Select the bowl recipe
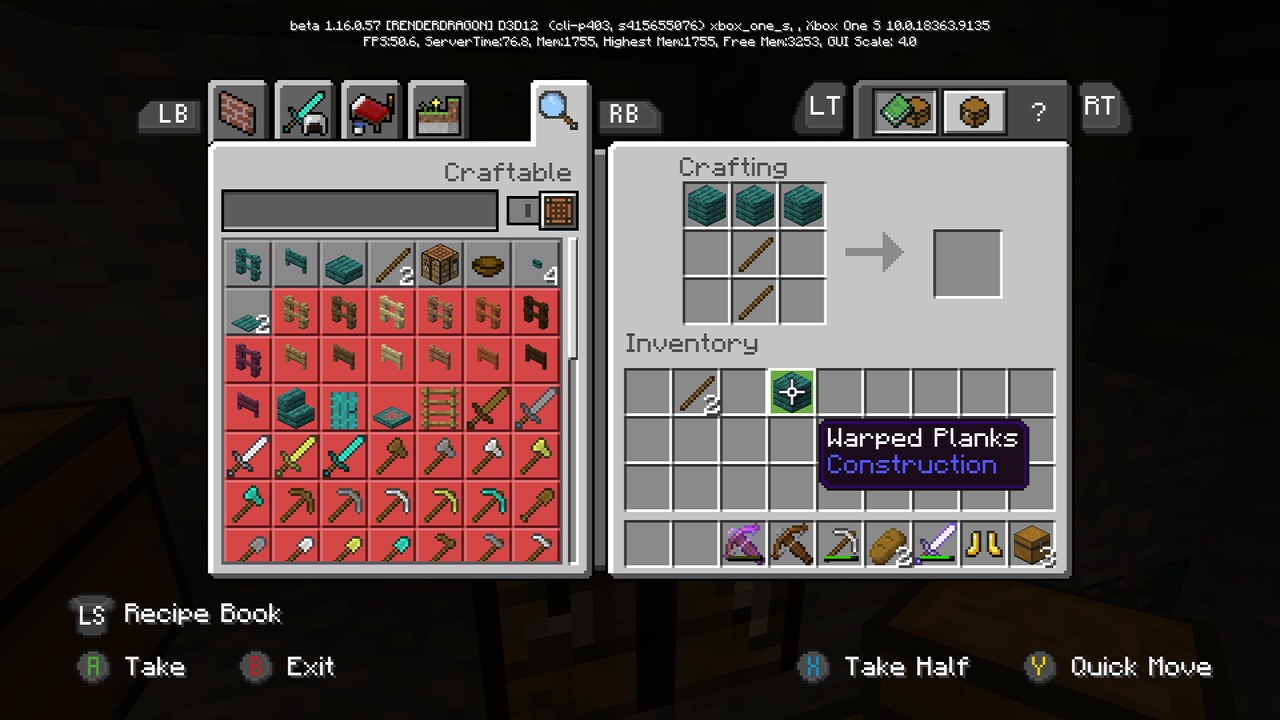Screen dimensions: 1280x720 click(x=488, y=265)
